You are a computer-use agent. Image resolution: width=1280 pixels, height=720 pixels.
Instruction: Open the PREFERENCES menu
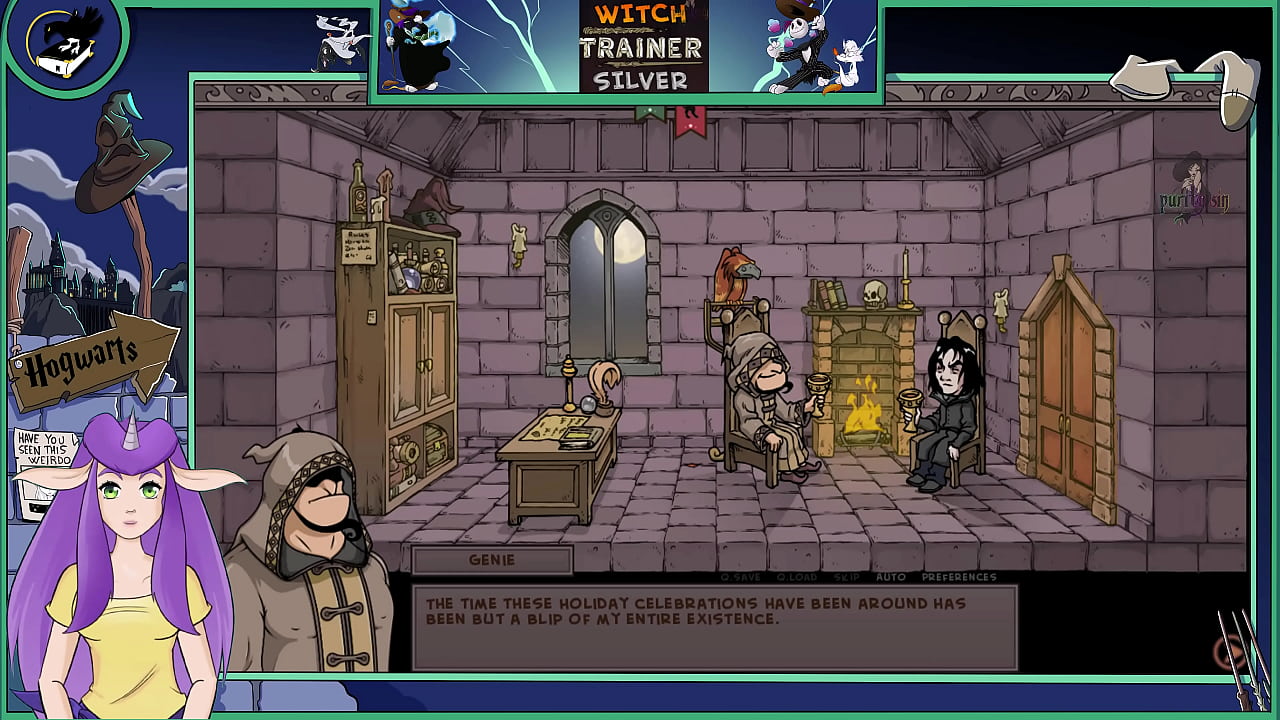coord(961,578)
